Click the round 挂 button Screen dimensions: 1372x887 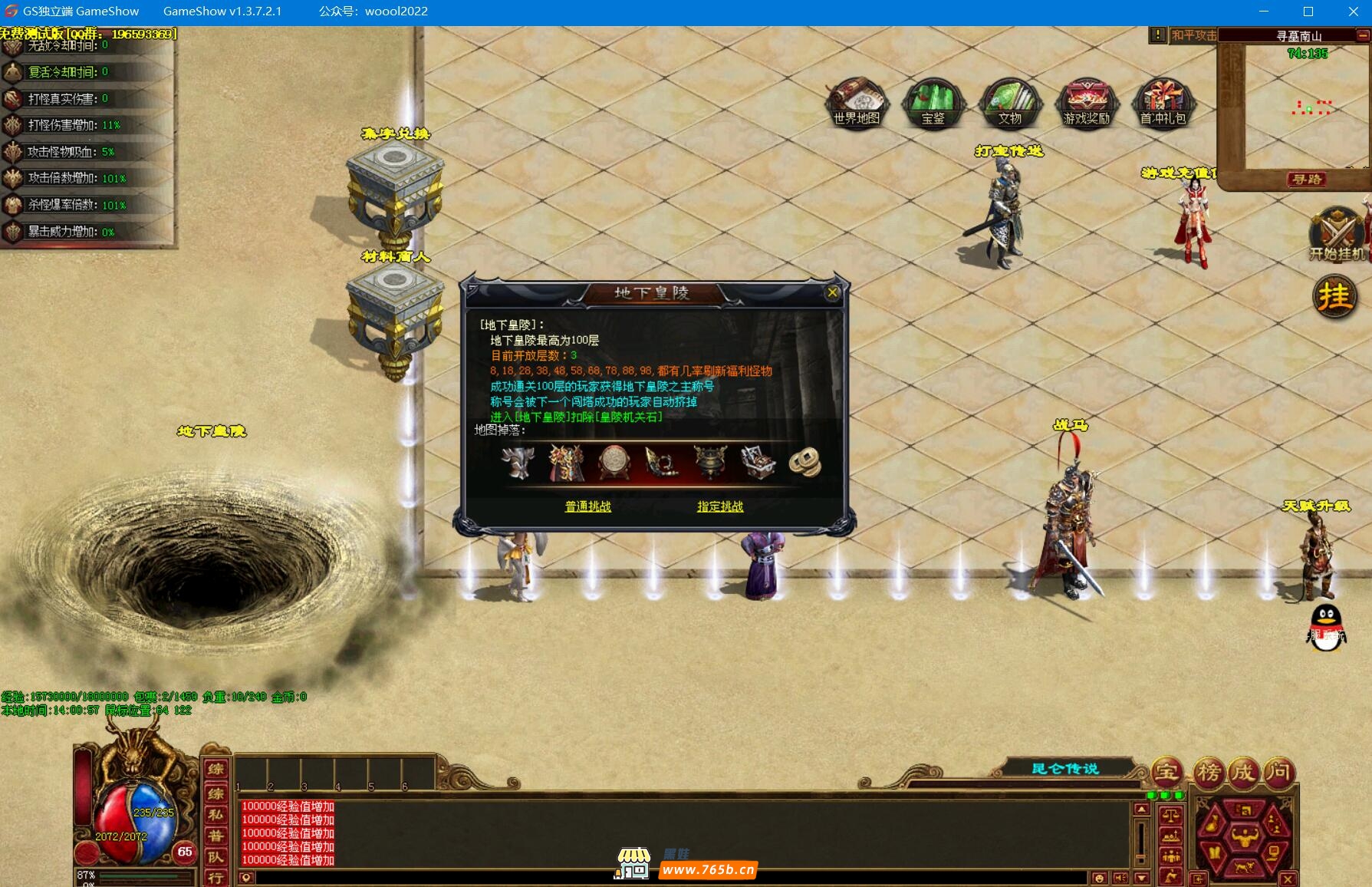(1334, 297)
